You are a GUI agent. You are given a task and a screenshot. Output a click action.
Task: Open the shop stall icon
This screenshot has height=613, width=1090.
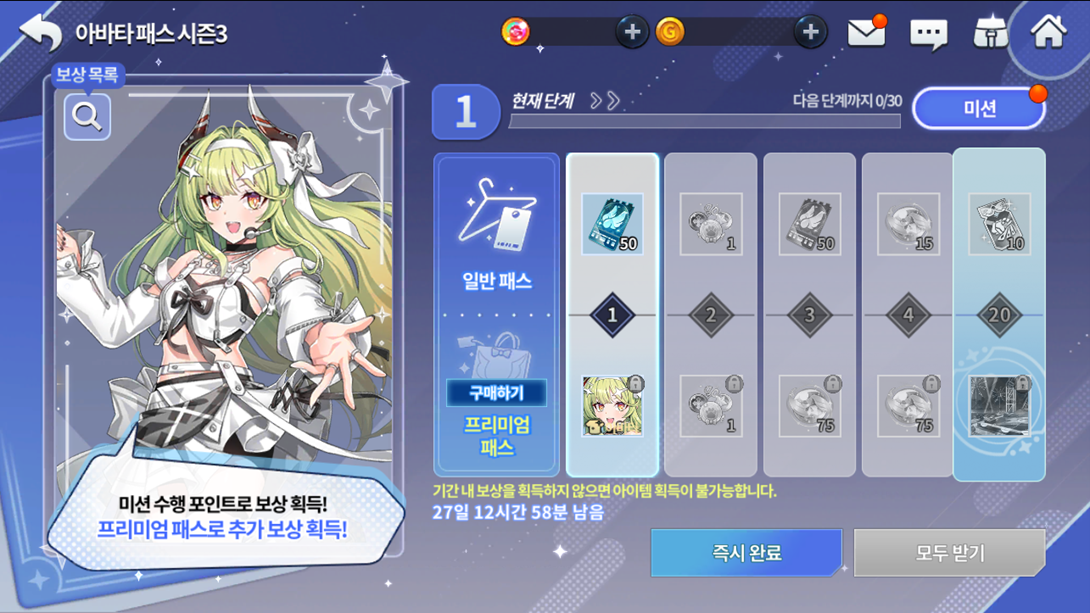[990, 33]
